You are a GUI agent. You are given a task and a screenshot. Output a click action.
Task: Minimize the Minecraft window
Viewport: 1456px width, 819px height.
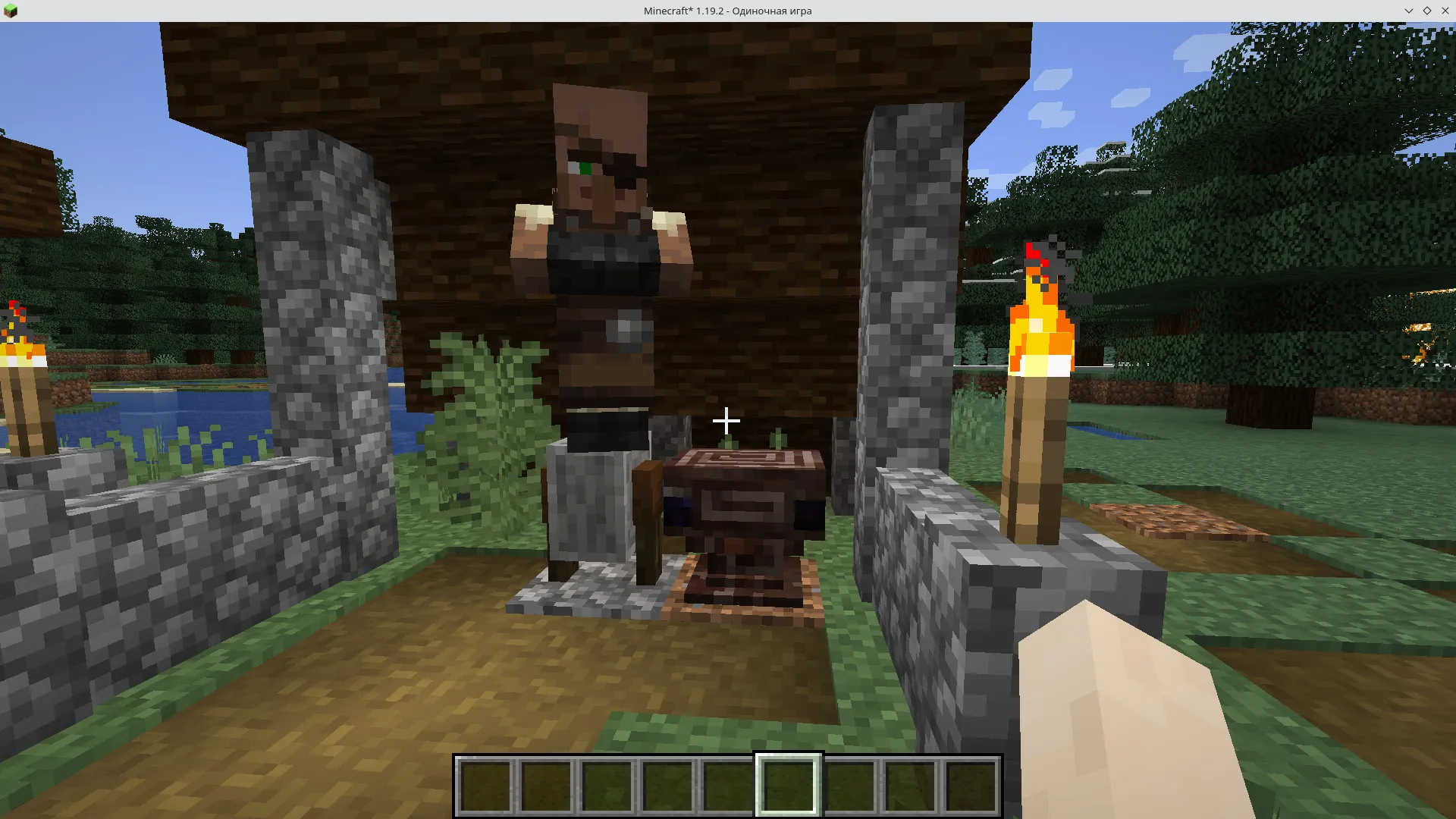[x=1408, y=11]
